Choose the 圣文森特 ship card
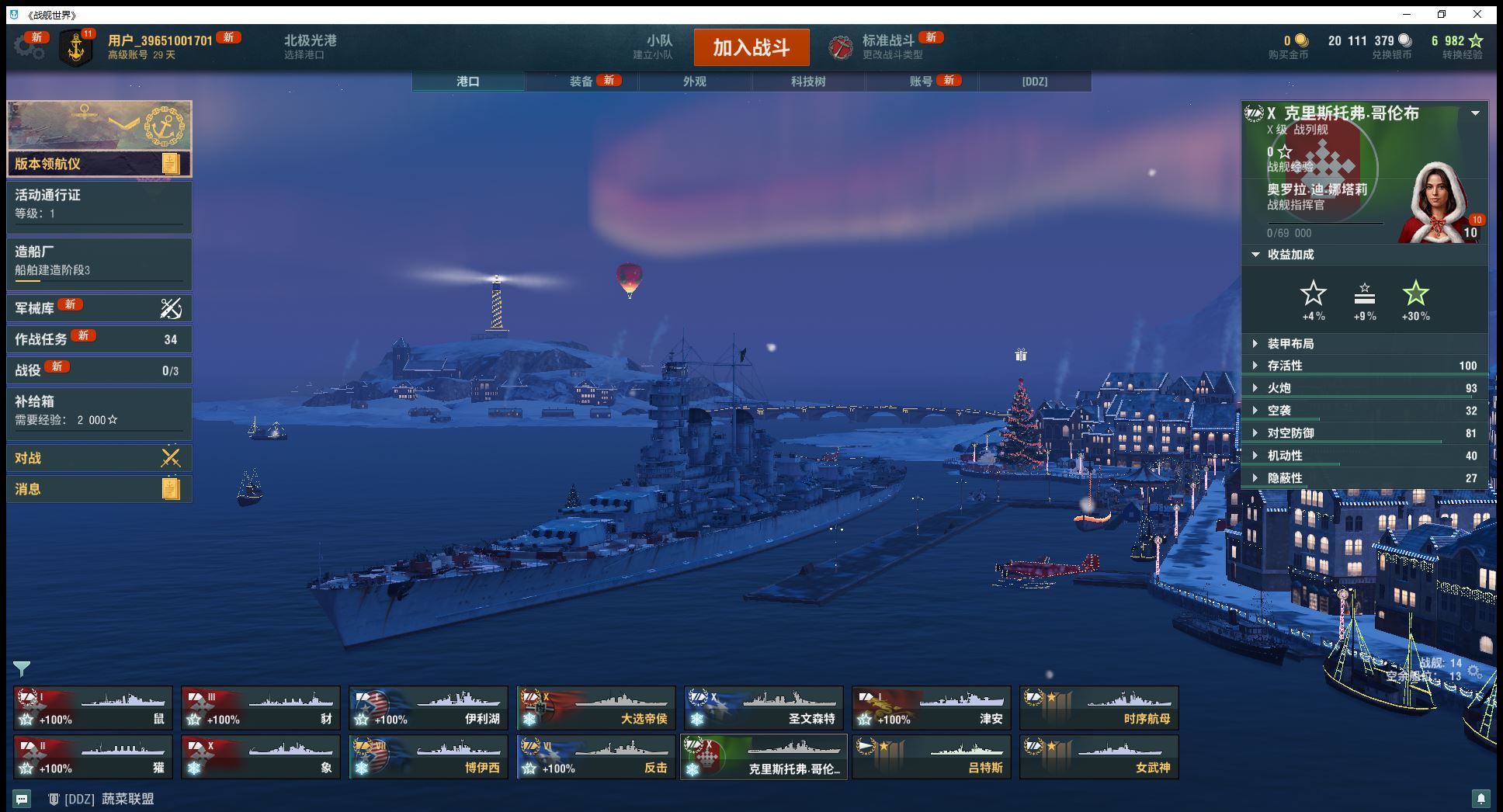Viewport: 1503px width, 812px height. [764, 708]
